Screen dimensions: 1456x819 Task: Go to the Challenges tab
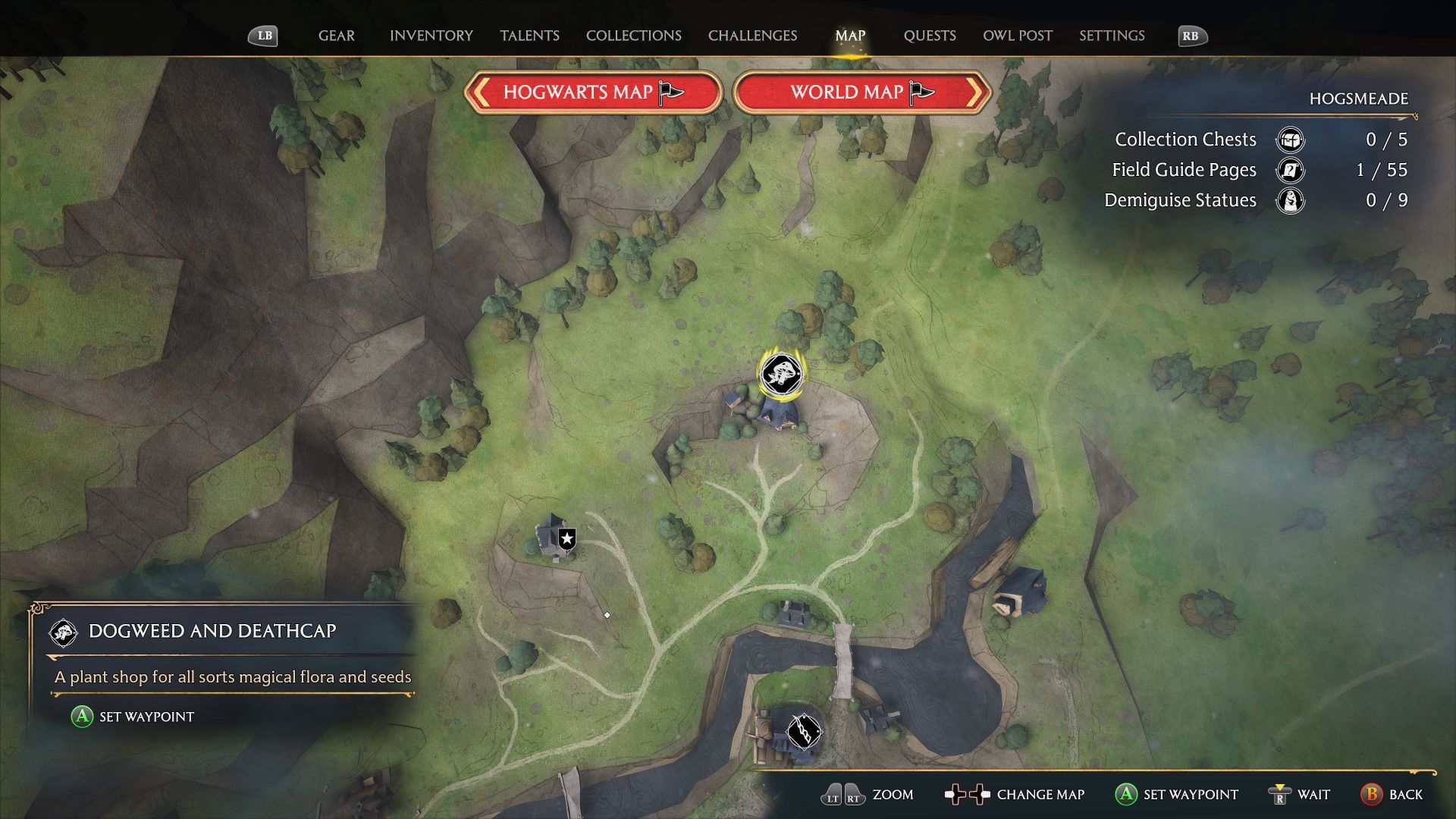[x=752, y=36]
